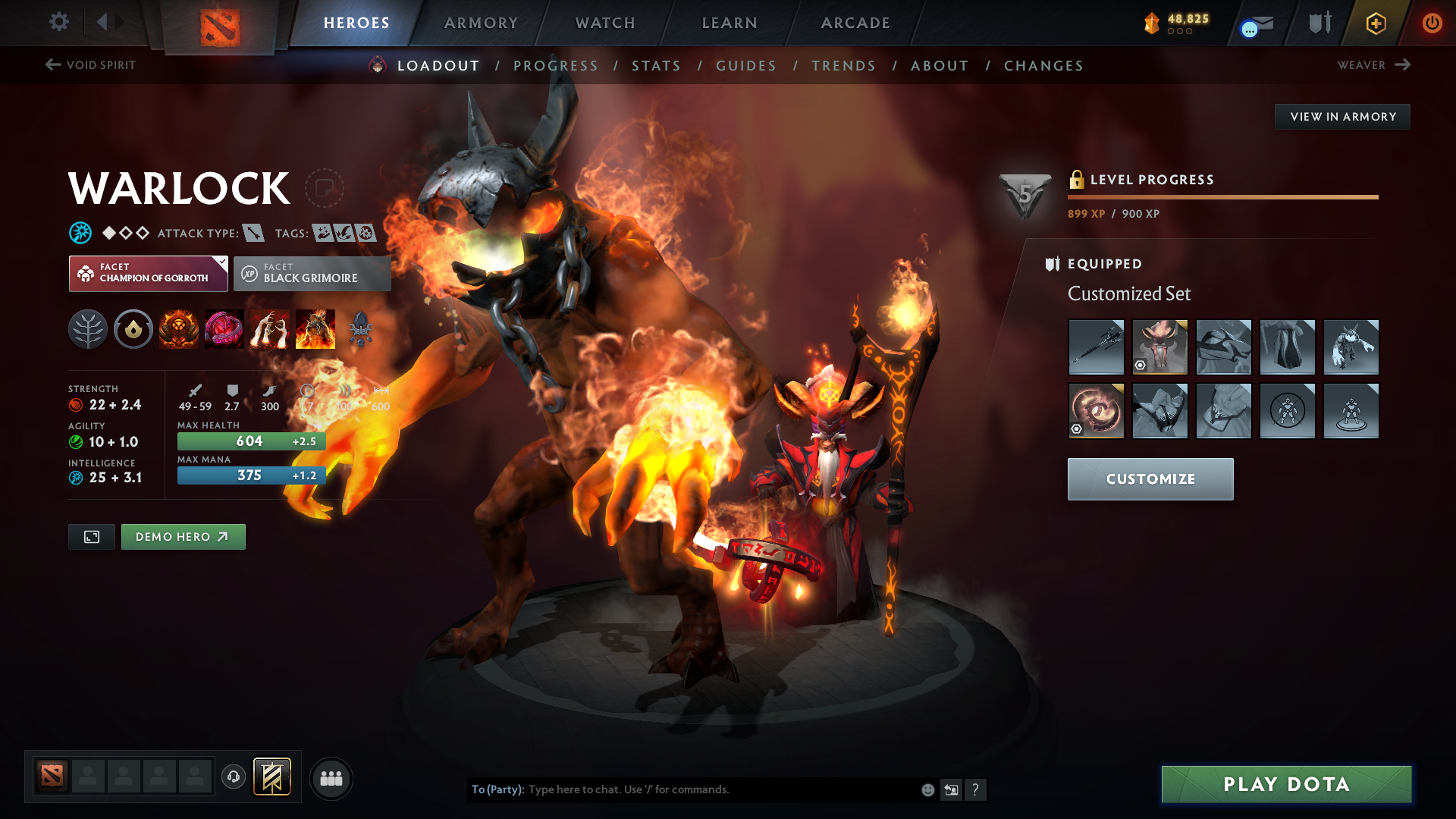This screenshot has width=1456, height=819.
Task: Click the CUSTOMIZE button under equipped items
Action: tap(1150, 479)
